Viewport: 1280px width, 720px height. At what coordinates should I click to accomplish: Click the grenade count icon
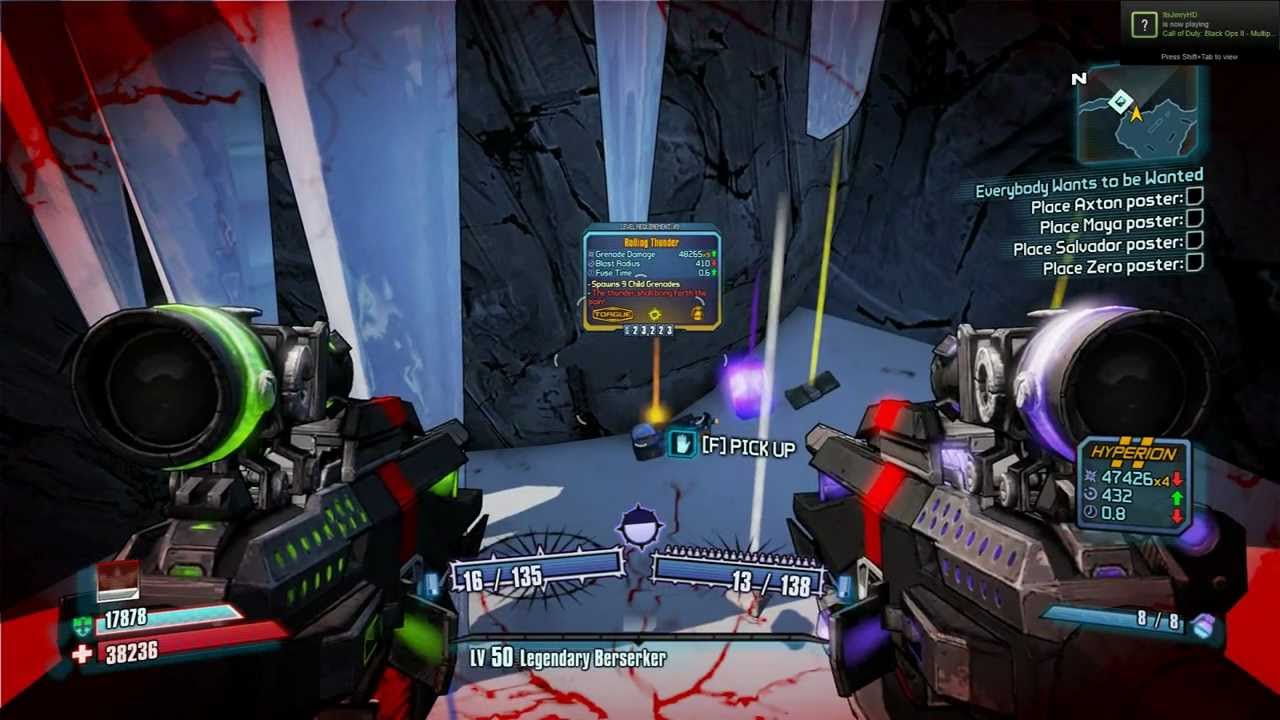[x=1205, y=625]
